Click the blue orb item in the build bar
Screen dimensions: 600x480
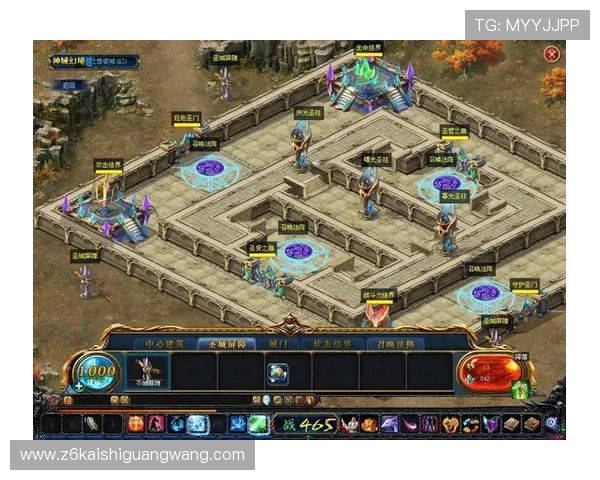pos(278,372)
